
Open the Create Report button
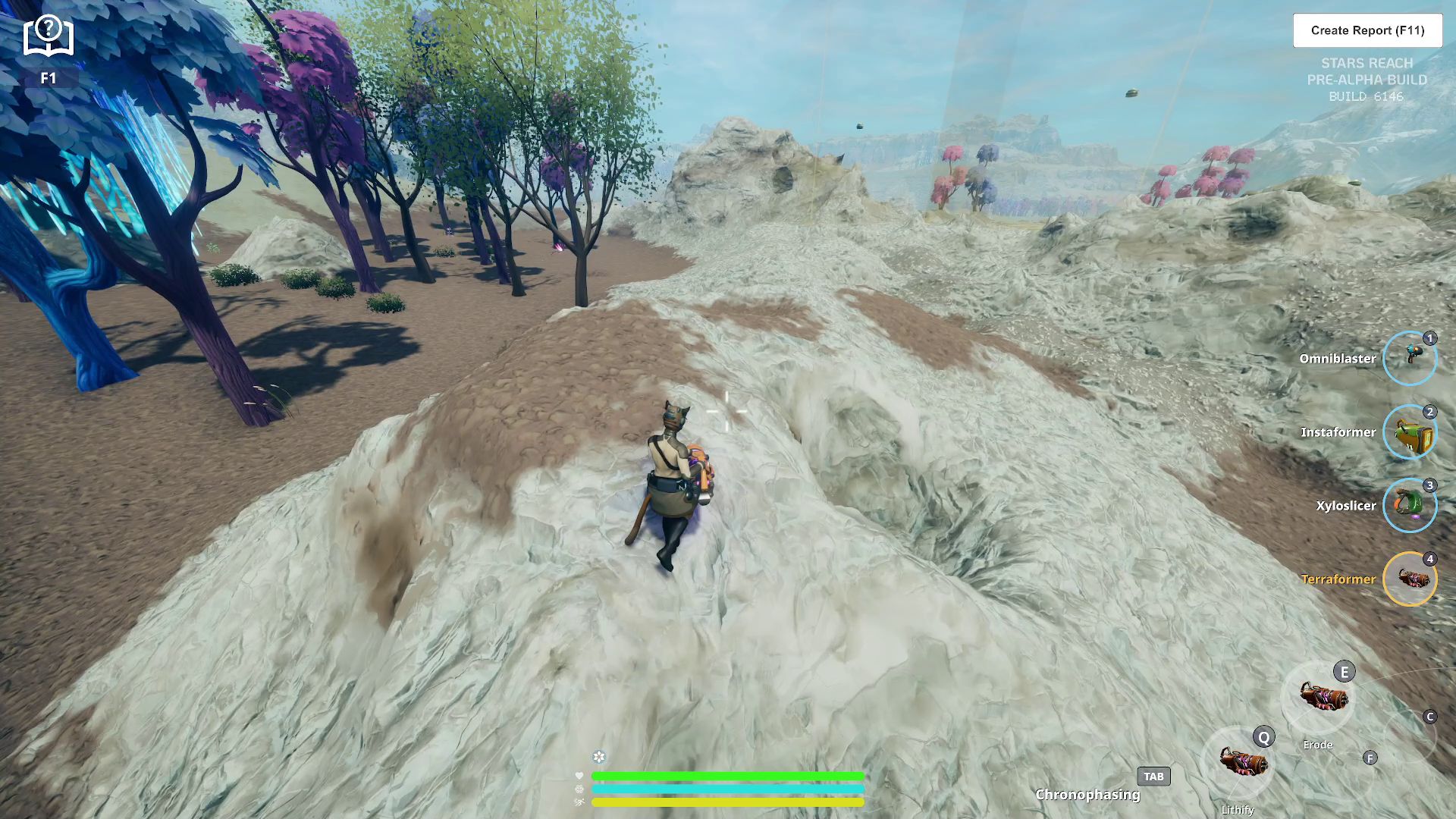1367,30
